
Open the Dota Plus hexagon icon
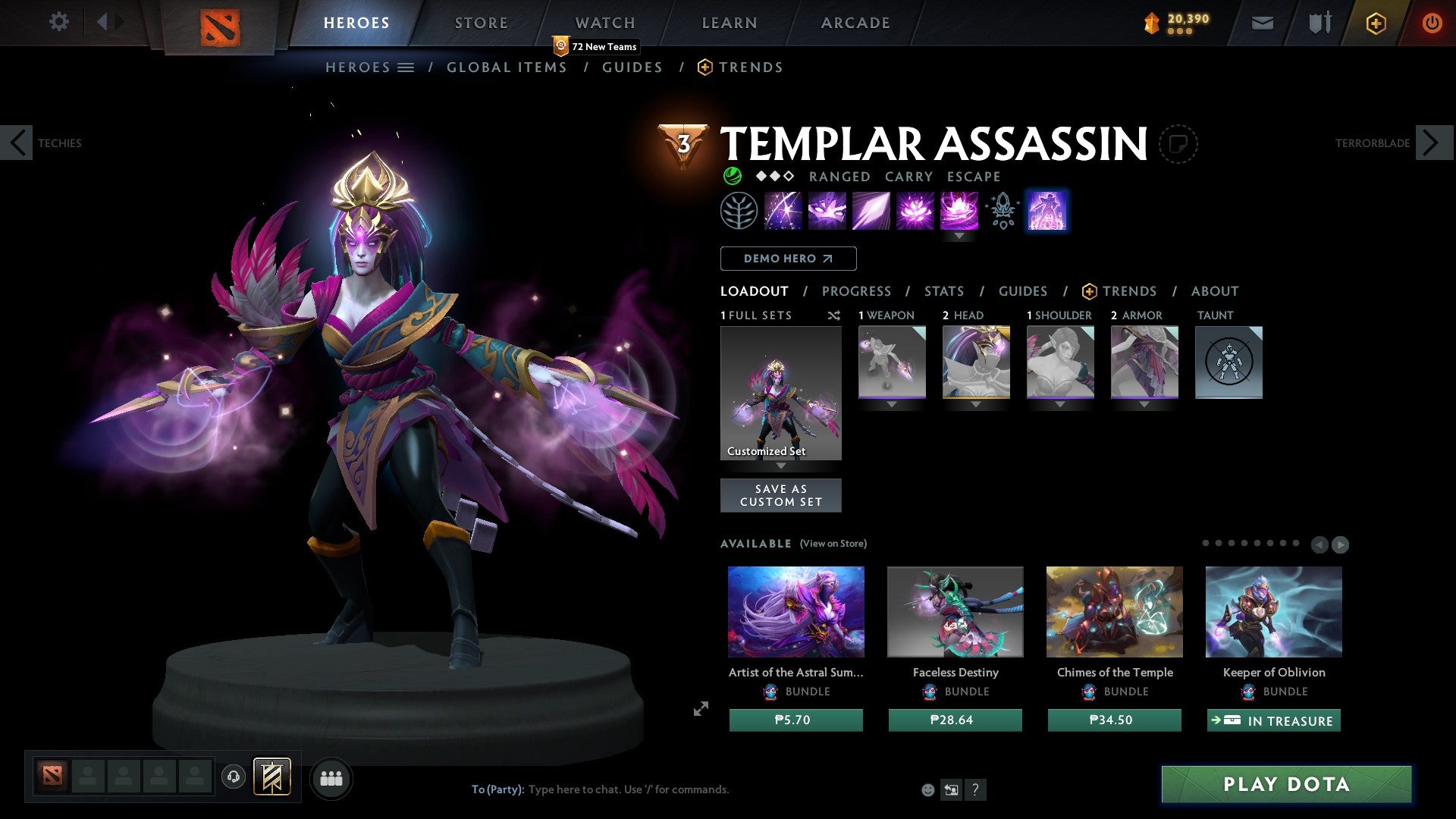tap(1375, 23)
